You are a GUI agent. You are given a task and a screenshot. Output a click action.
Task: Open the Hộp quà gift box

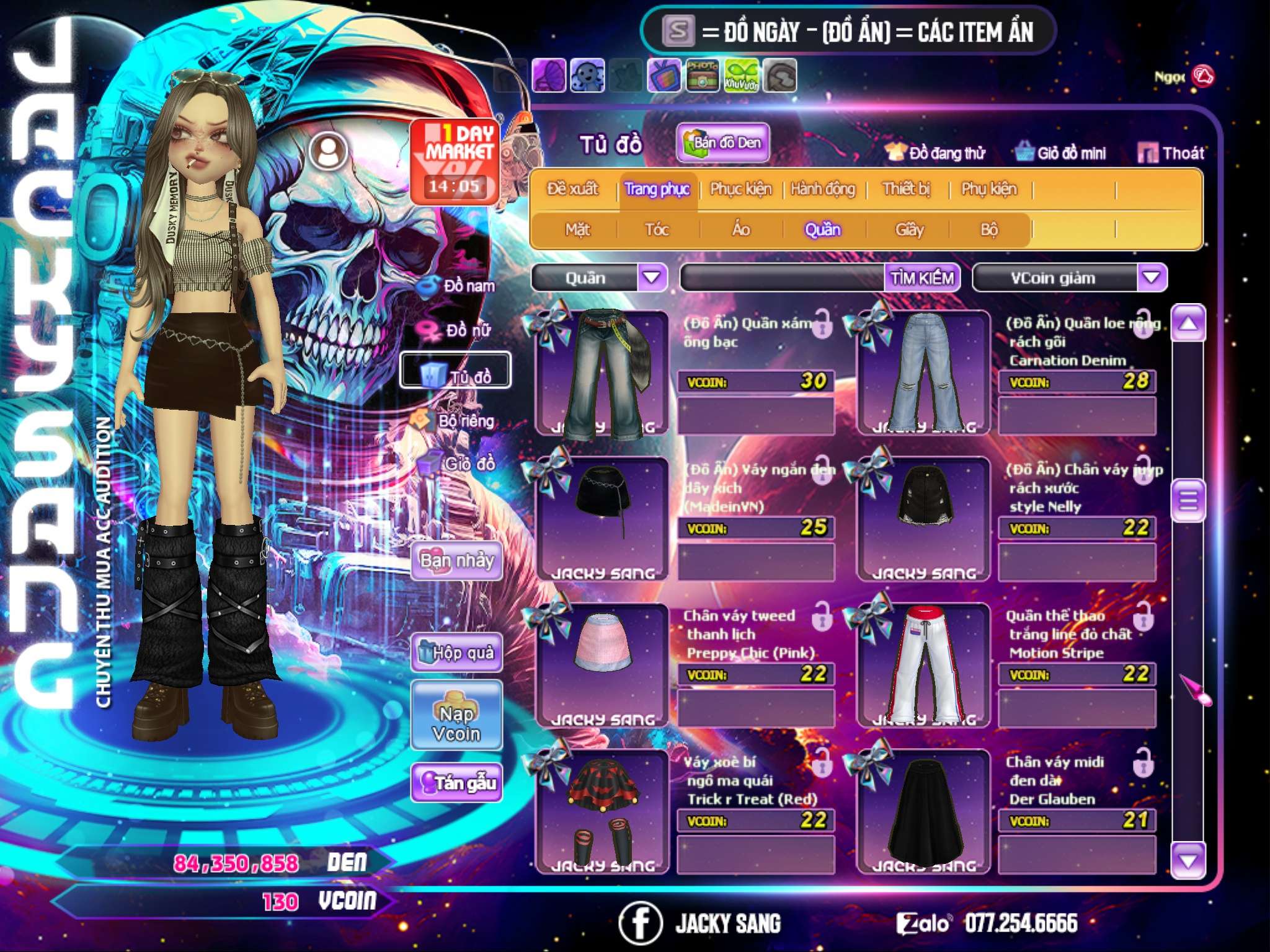click(457, 653)
